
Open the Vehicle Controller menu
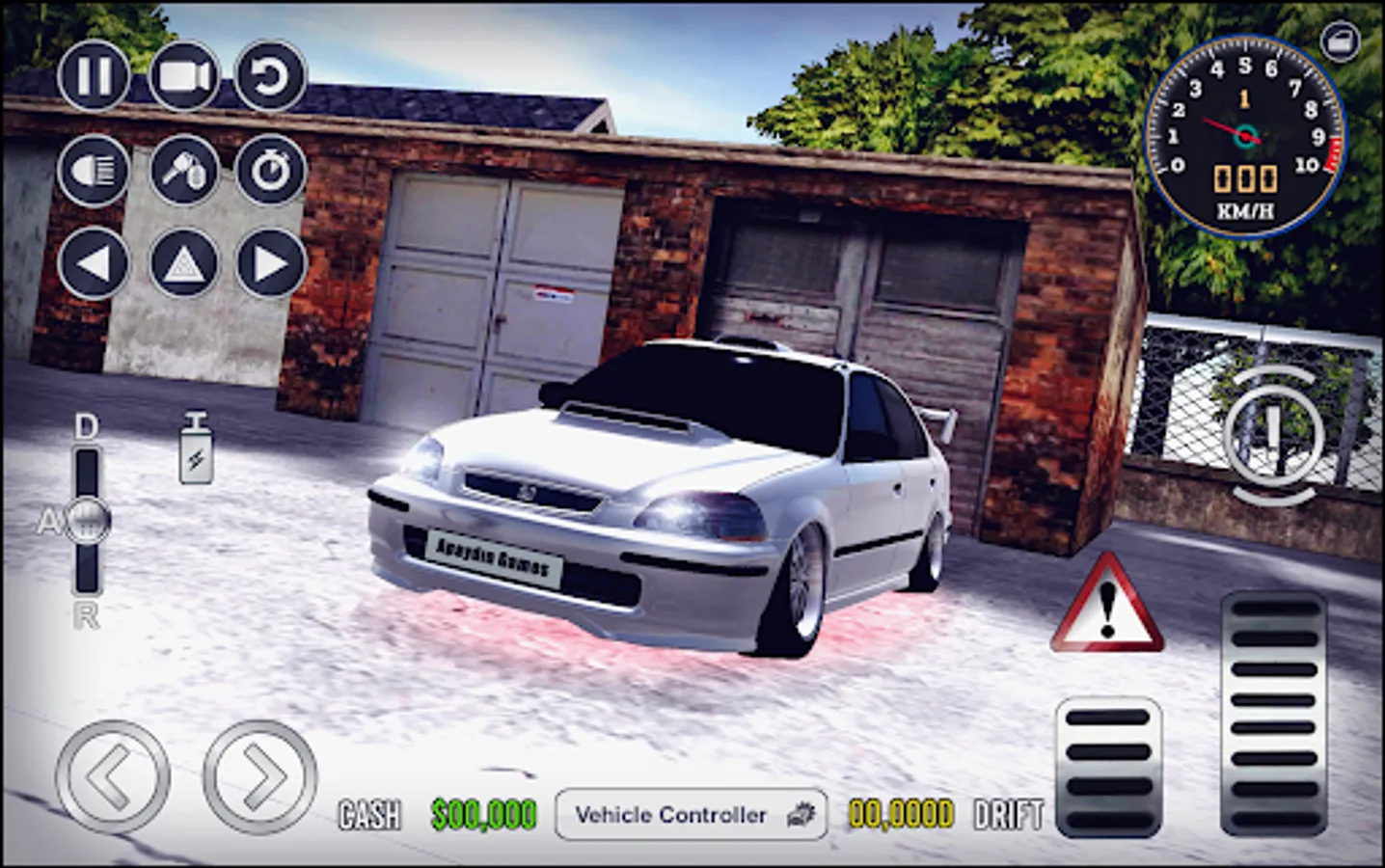tap(691, 815)
